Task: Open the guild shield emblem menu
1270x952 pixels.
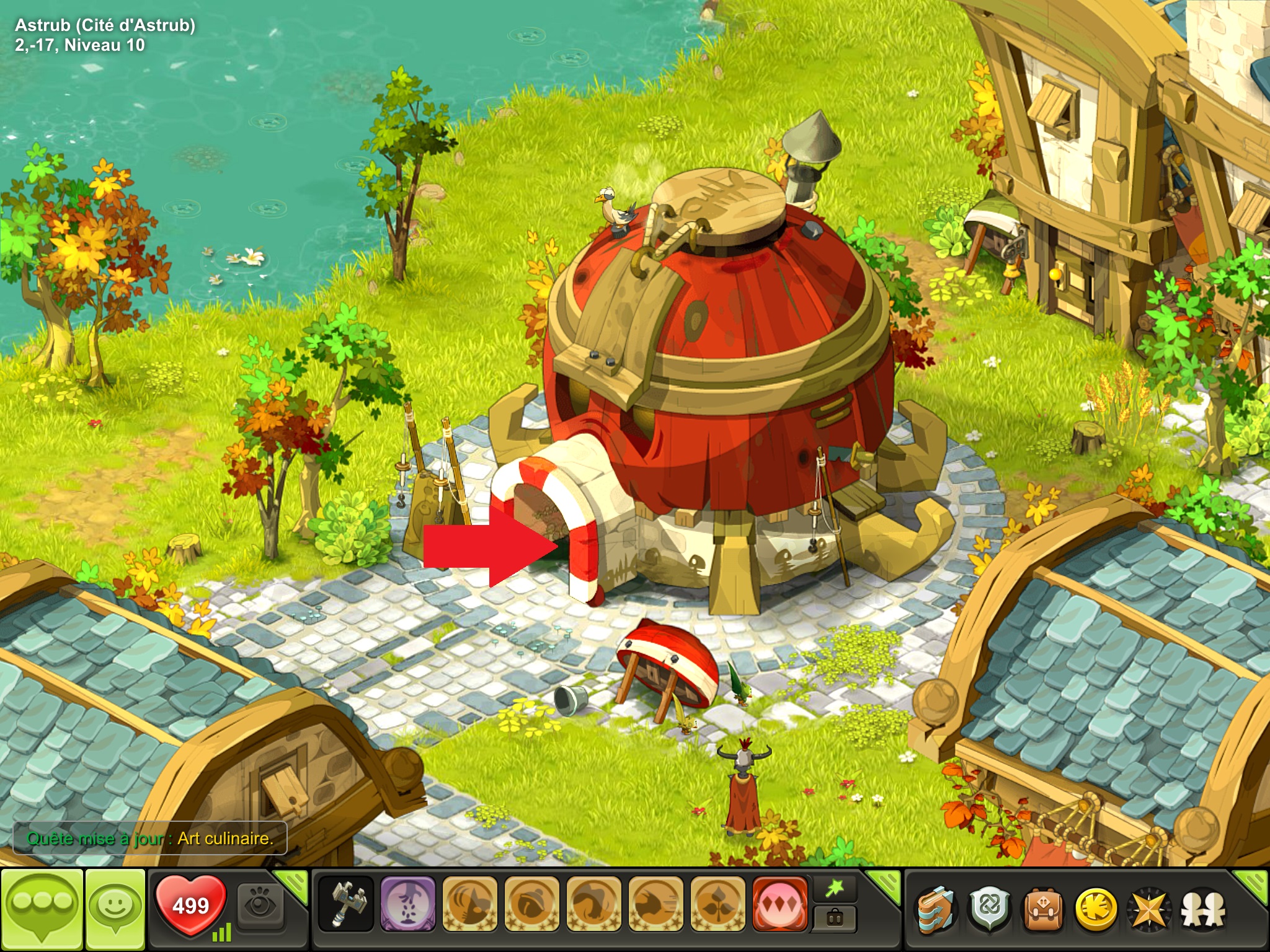Action: click(x=990, y=910)
